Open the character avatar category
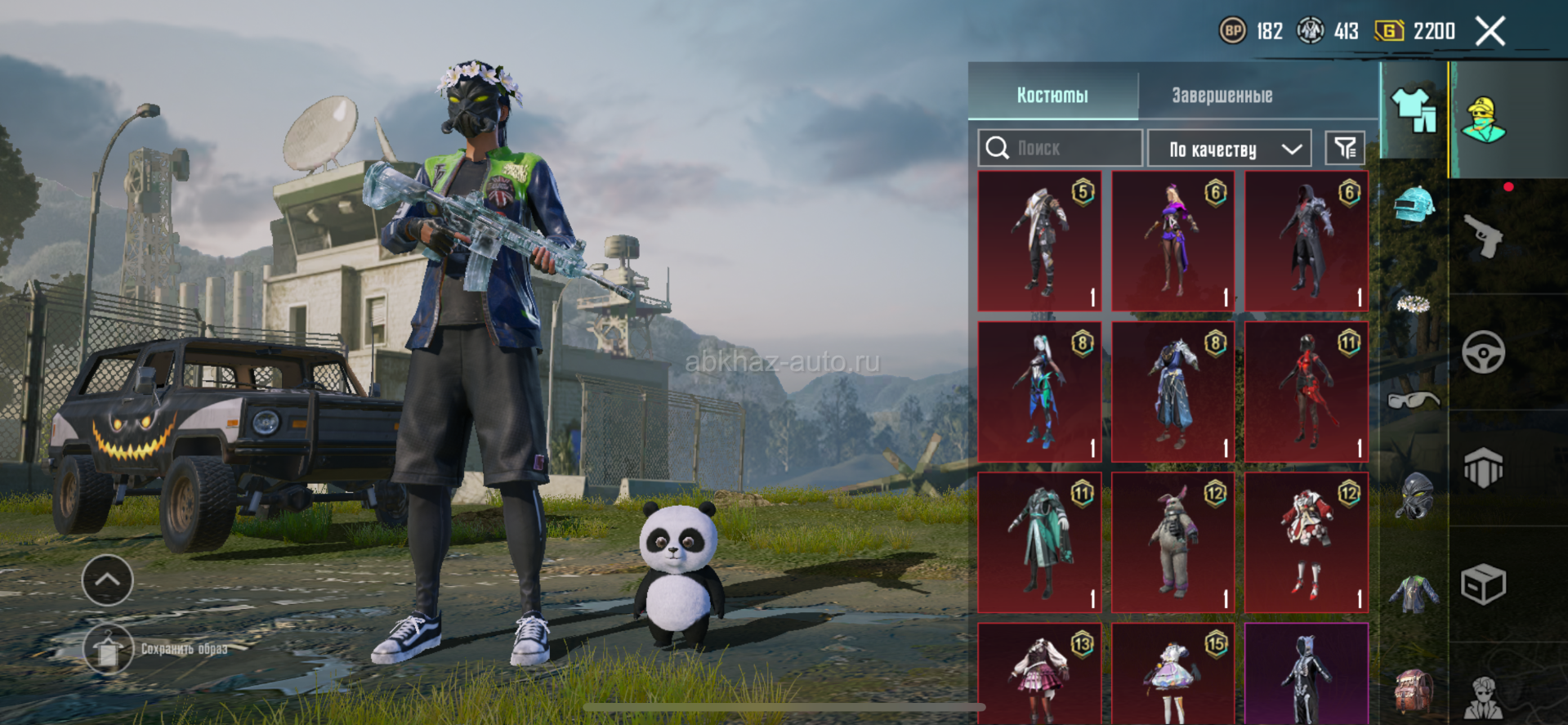1568x725 pixels. [x=1484, y=120]
